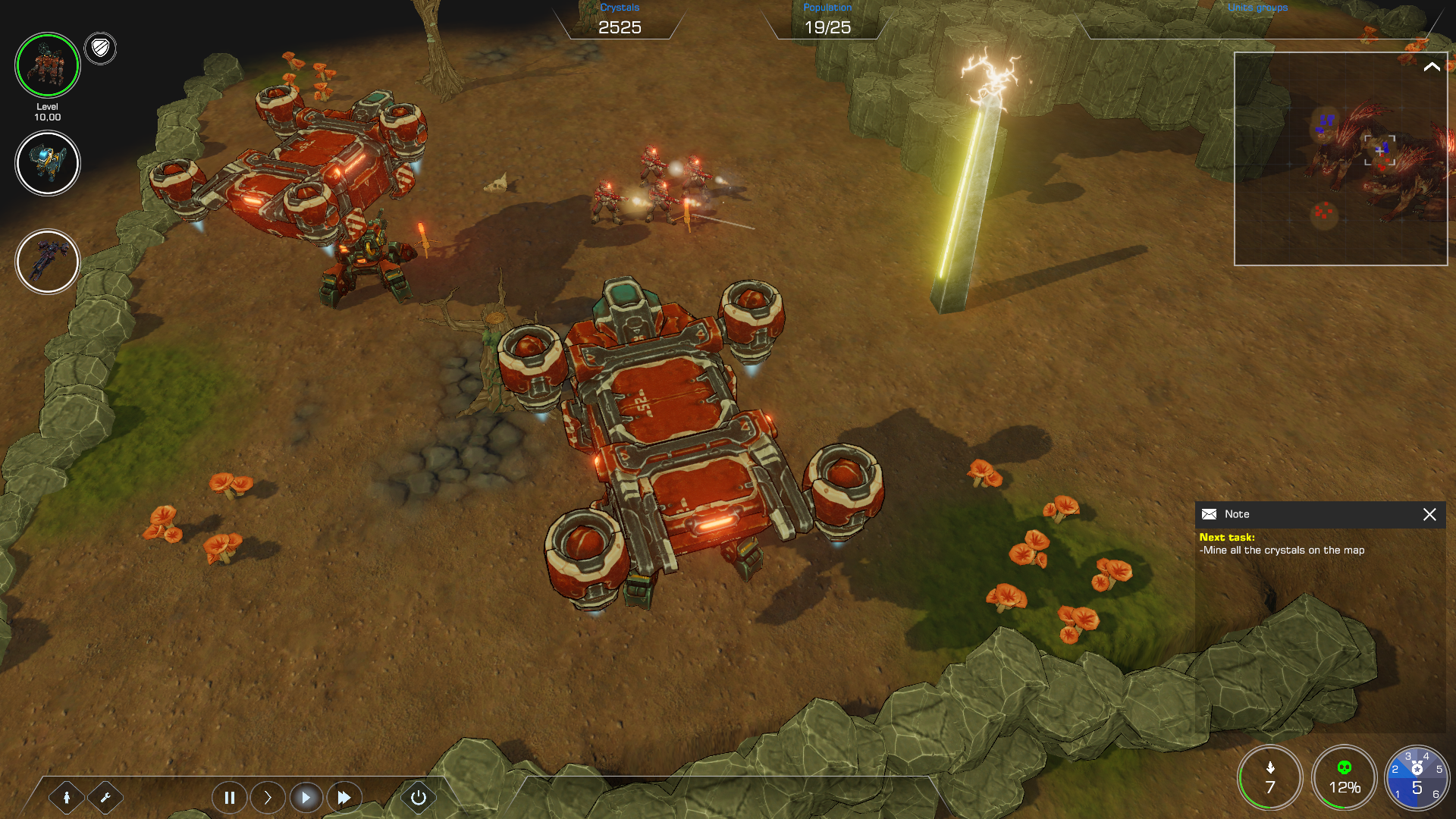Close the Note panel
Viewport: 1456px width, 819px height.
tap(1429, 514)
